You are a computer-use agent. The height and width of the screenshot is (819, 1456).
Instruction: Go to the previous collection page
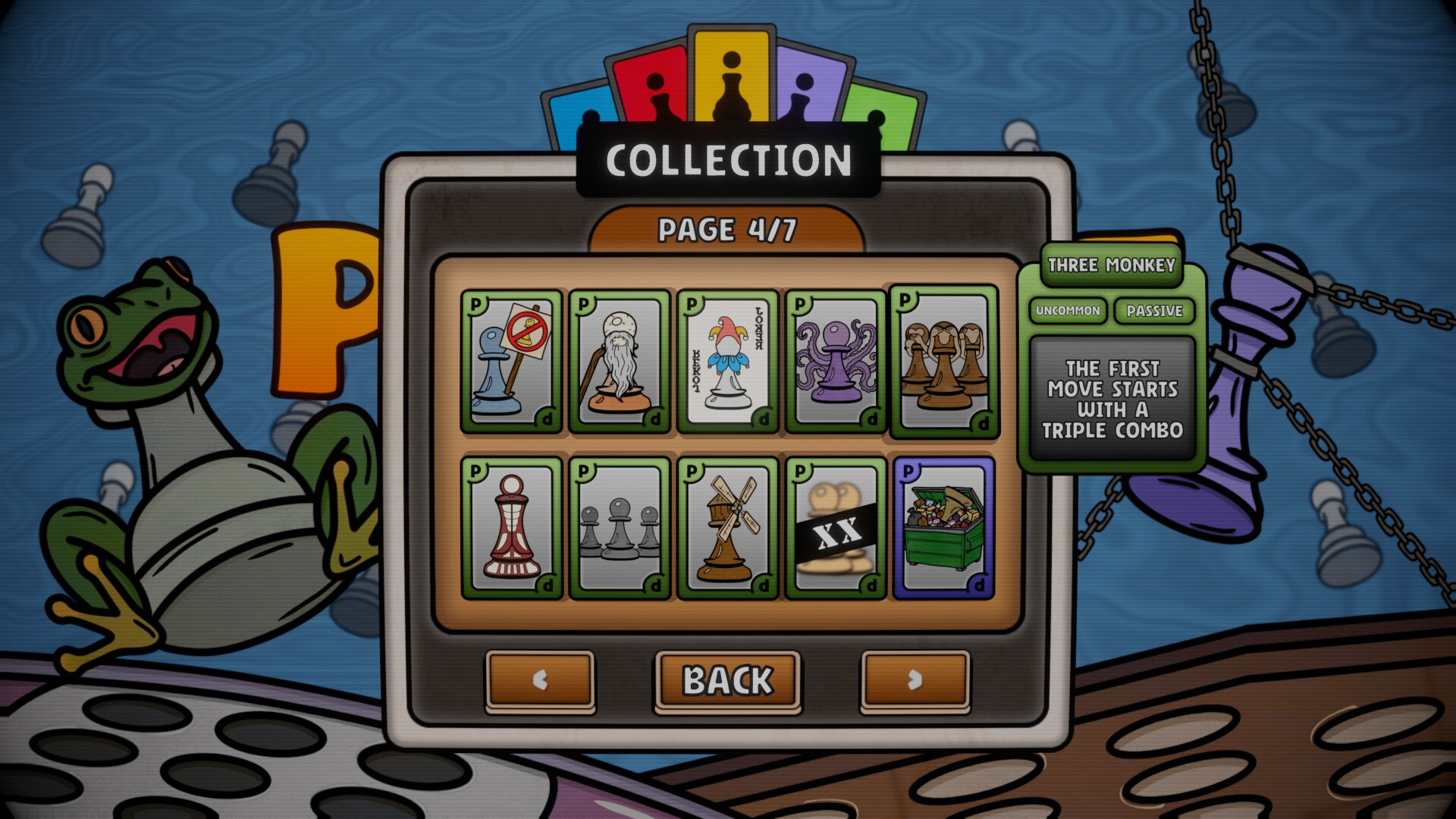(540, 680)
